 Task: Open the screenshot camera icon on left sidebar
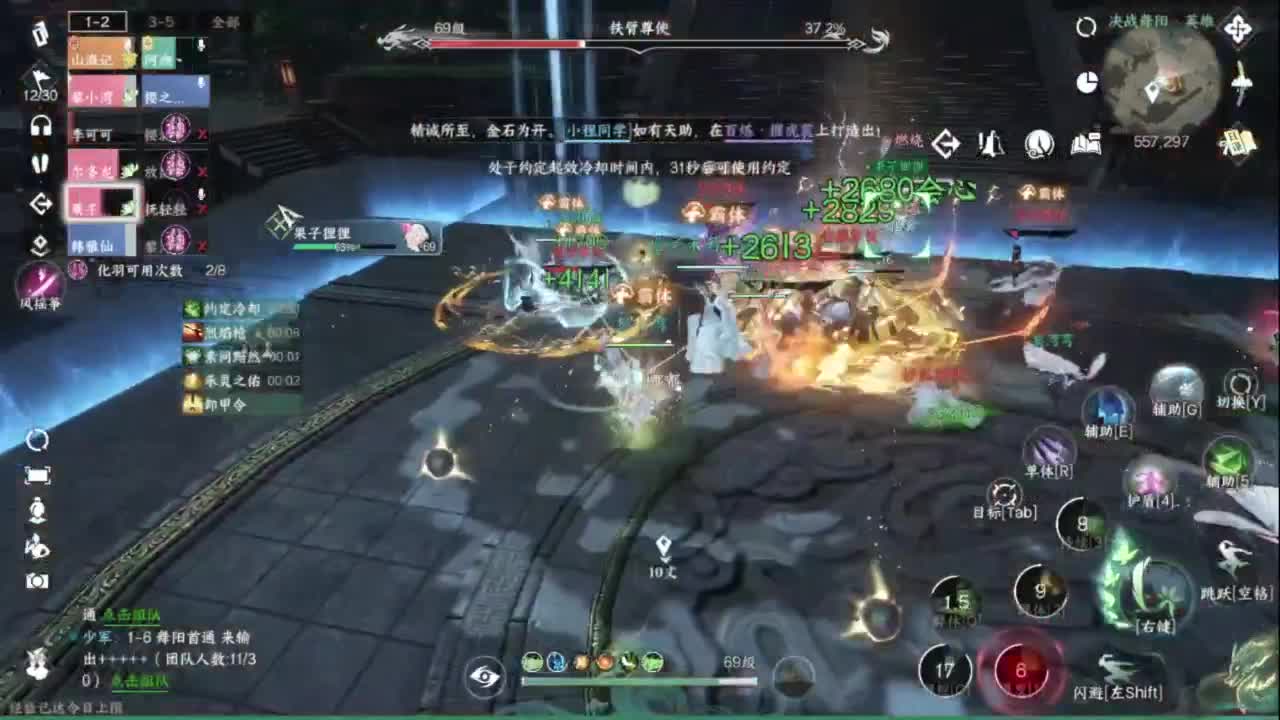pyautogui.click(x=37, y=579)
